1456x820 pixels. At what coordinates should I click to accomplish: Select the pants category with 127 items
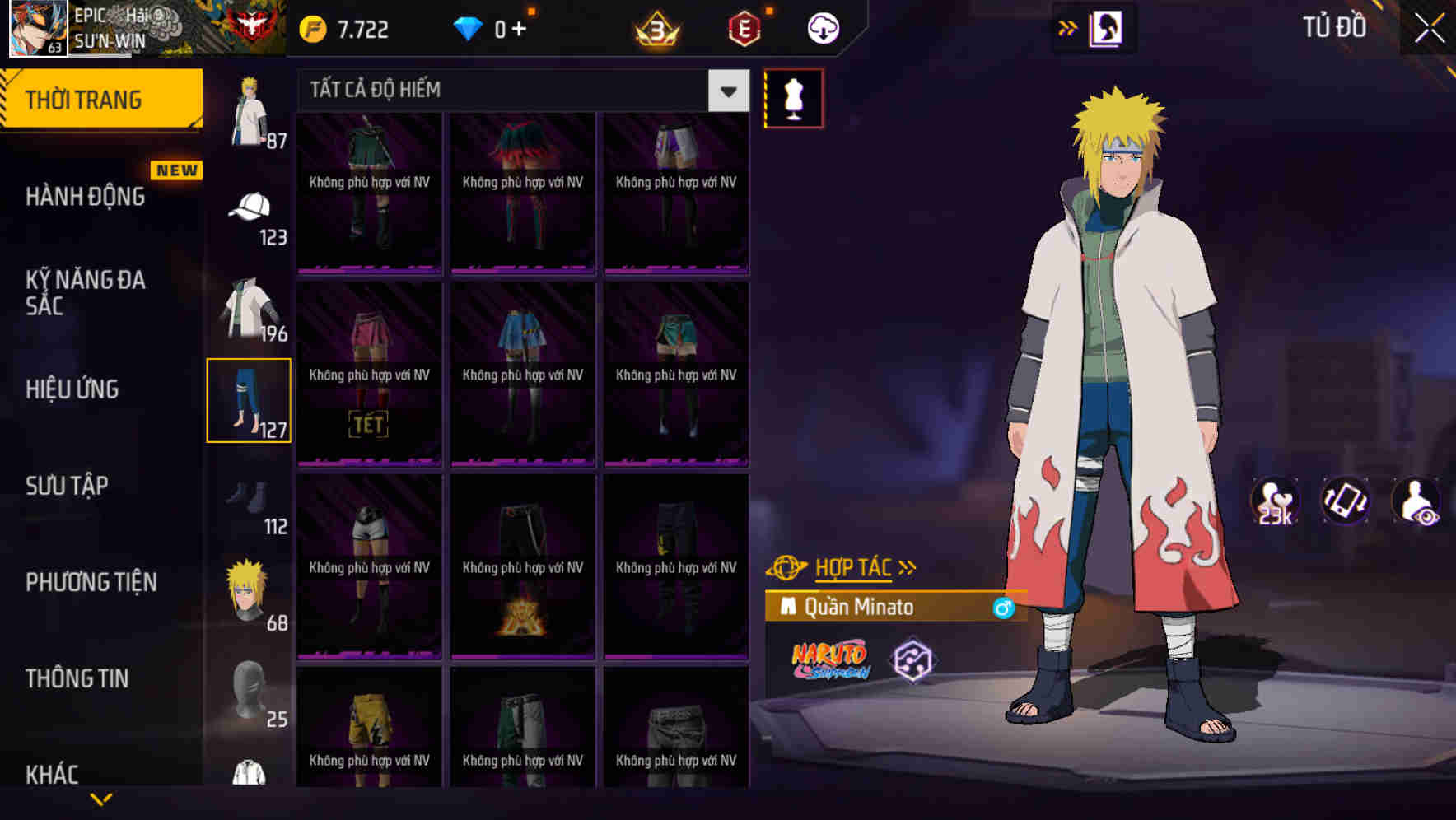point(250,399)
